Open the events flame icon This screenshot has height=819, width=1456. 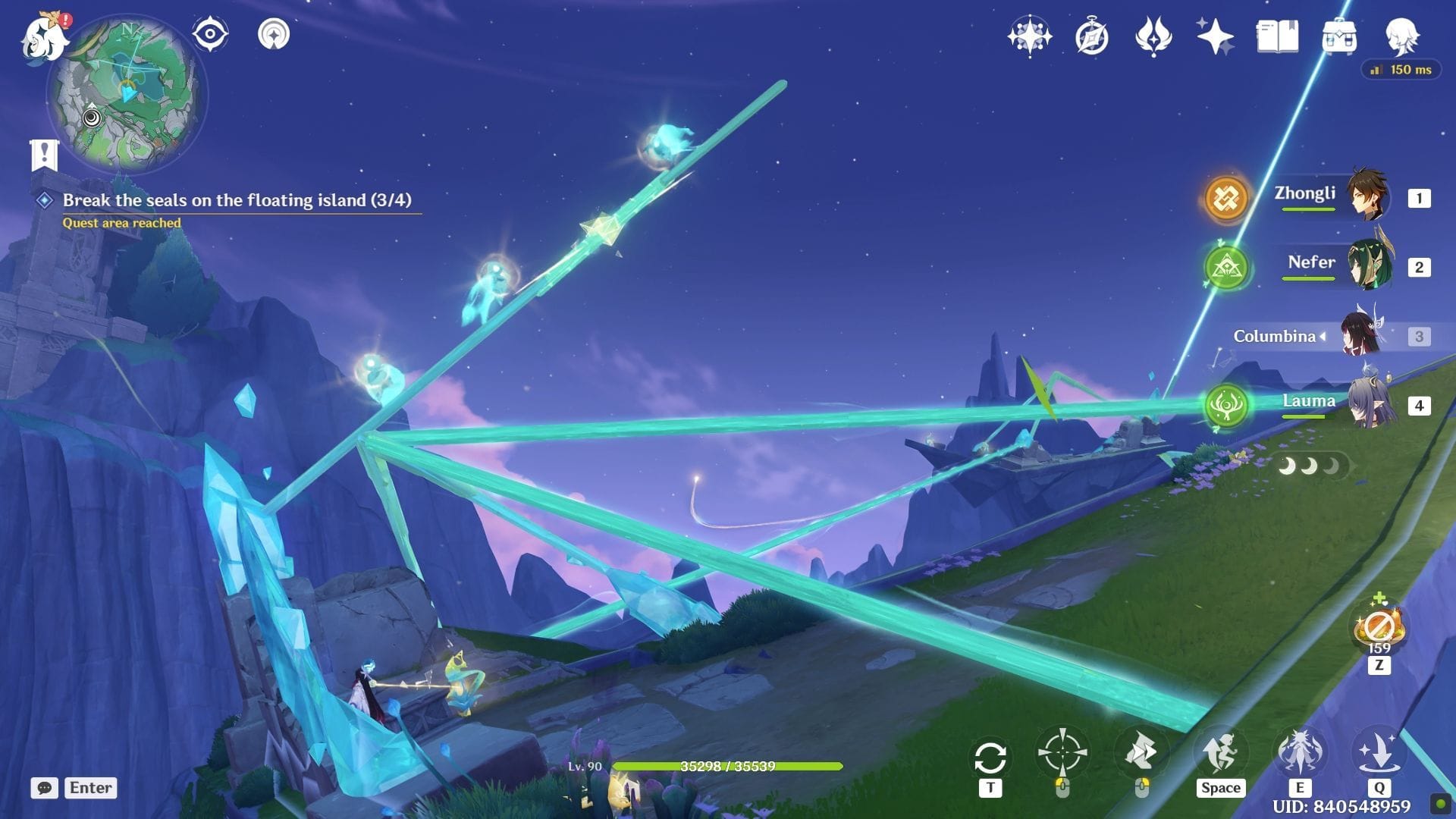point(1153,36)
